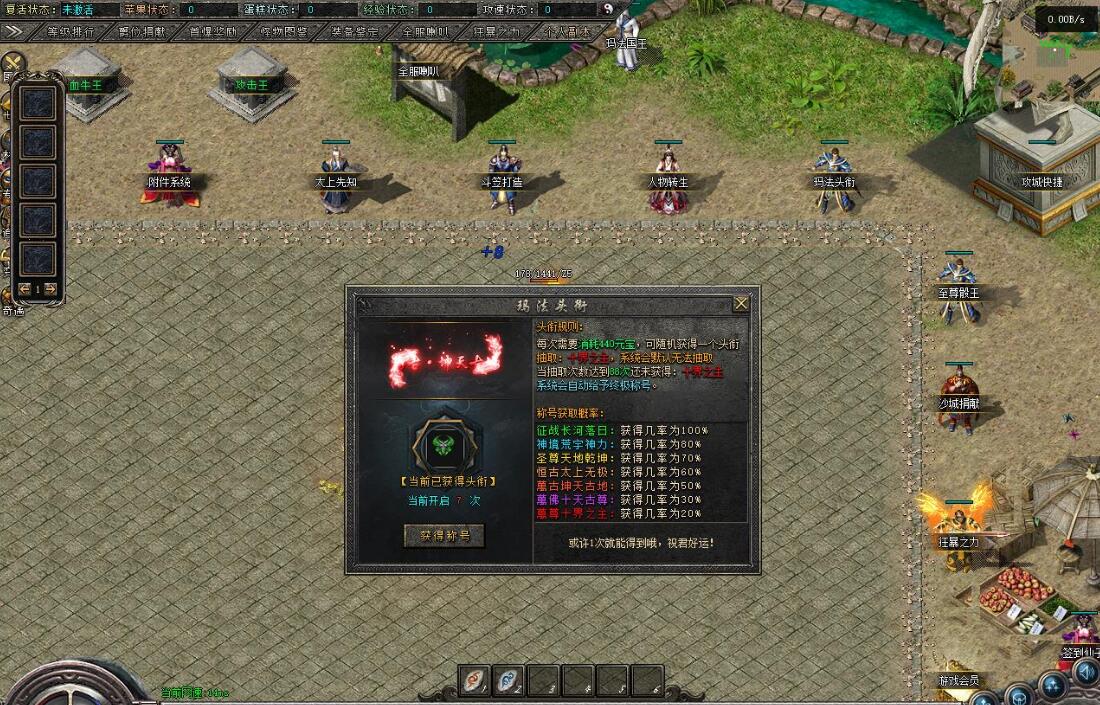The height and width of the screenshot is (705, 1100).
Task: Go to previous page in side slot panel
Action: pyautogui.click(x=24, y=289)
